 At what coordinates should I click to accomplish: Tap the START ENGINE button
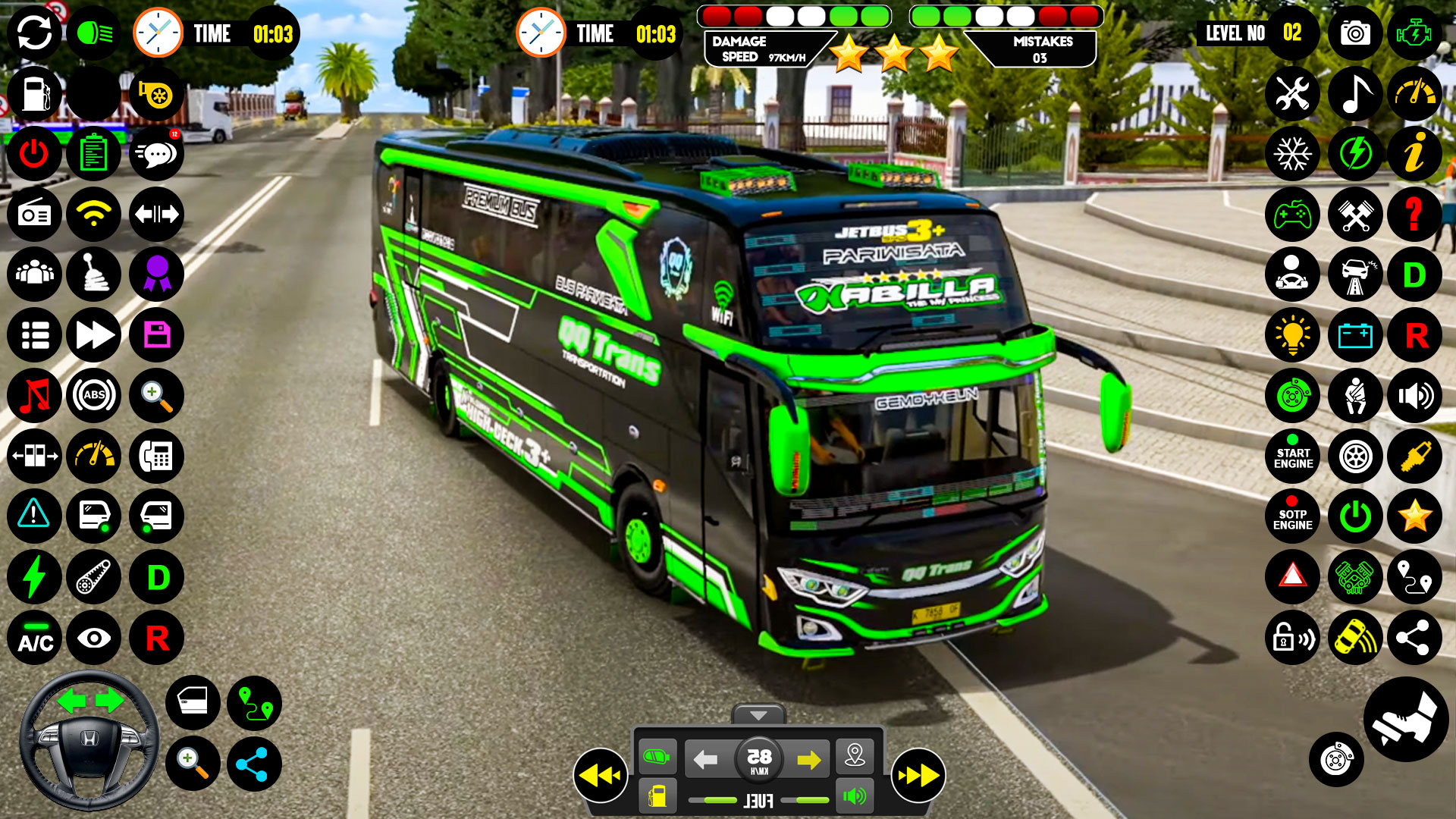pos(1292,457)
